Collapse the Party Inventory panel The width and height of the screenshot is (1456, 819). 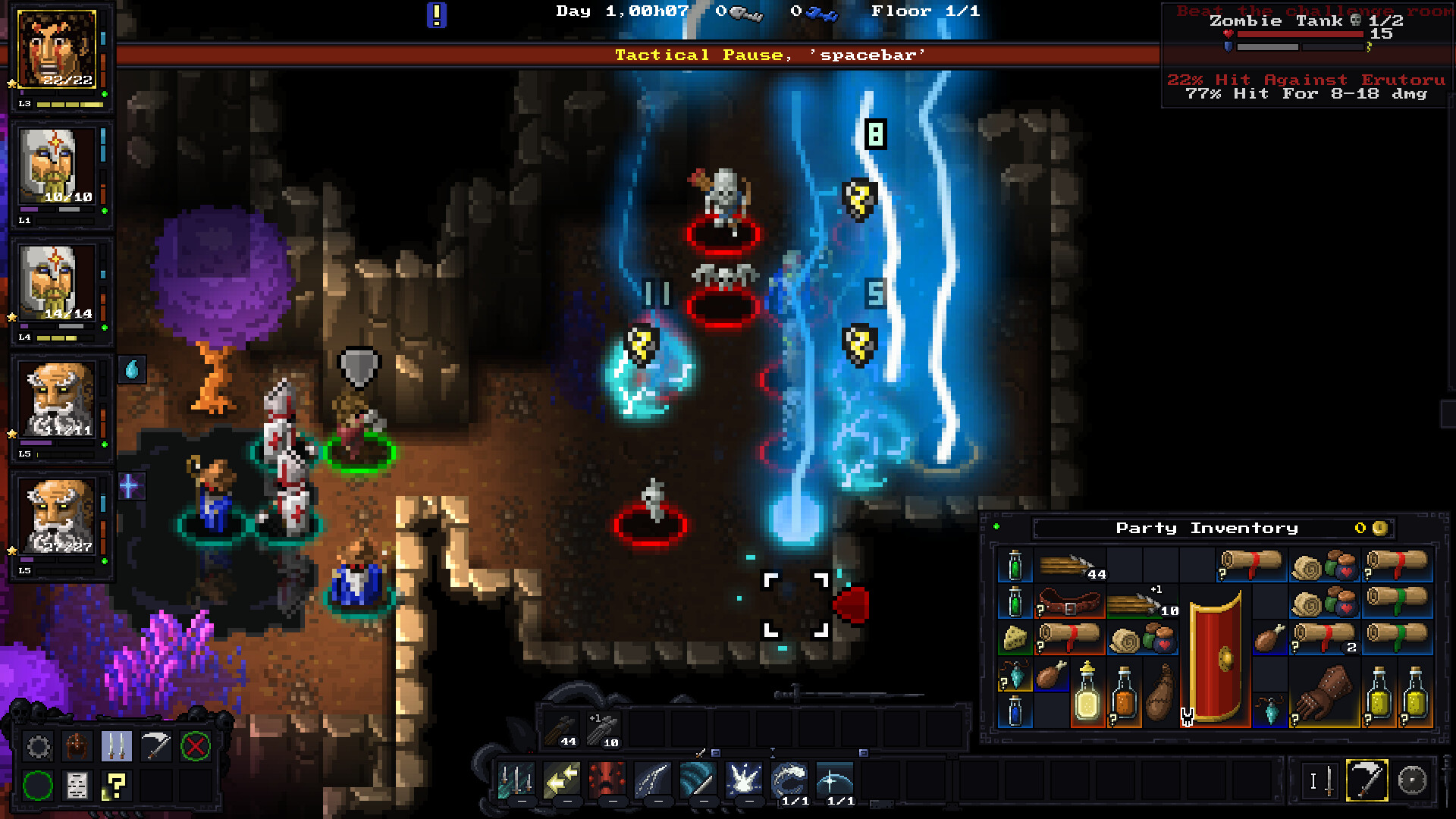click(996, 525)
